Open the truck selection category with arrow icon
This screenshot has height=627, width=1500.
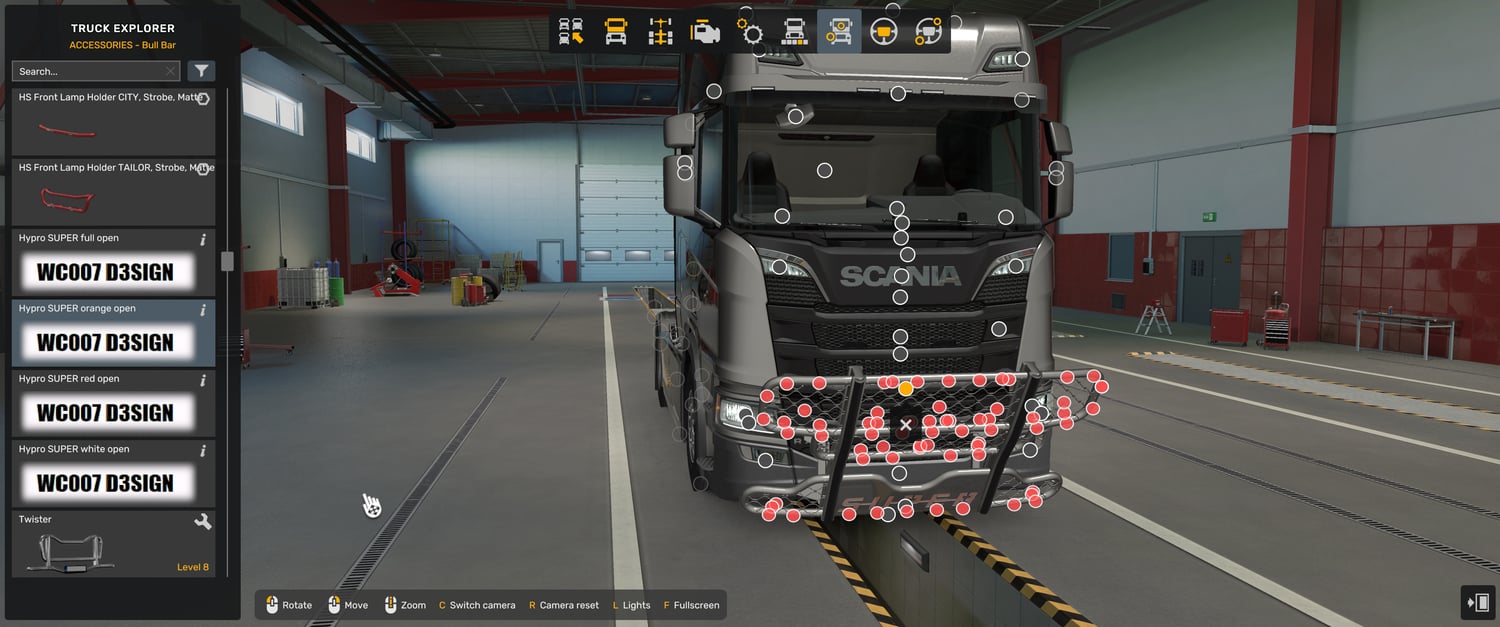[x=571, y=32]
